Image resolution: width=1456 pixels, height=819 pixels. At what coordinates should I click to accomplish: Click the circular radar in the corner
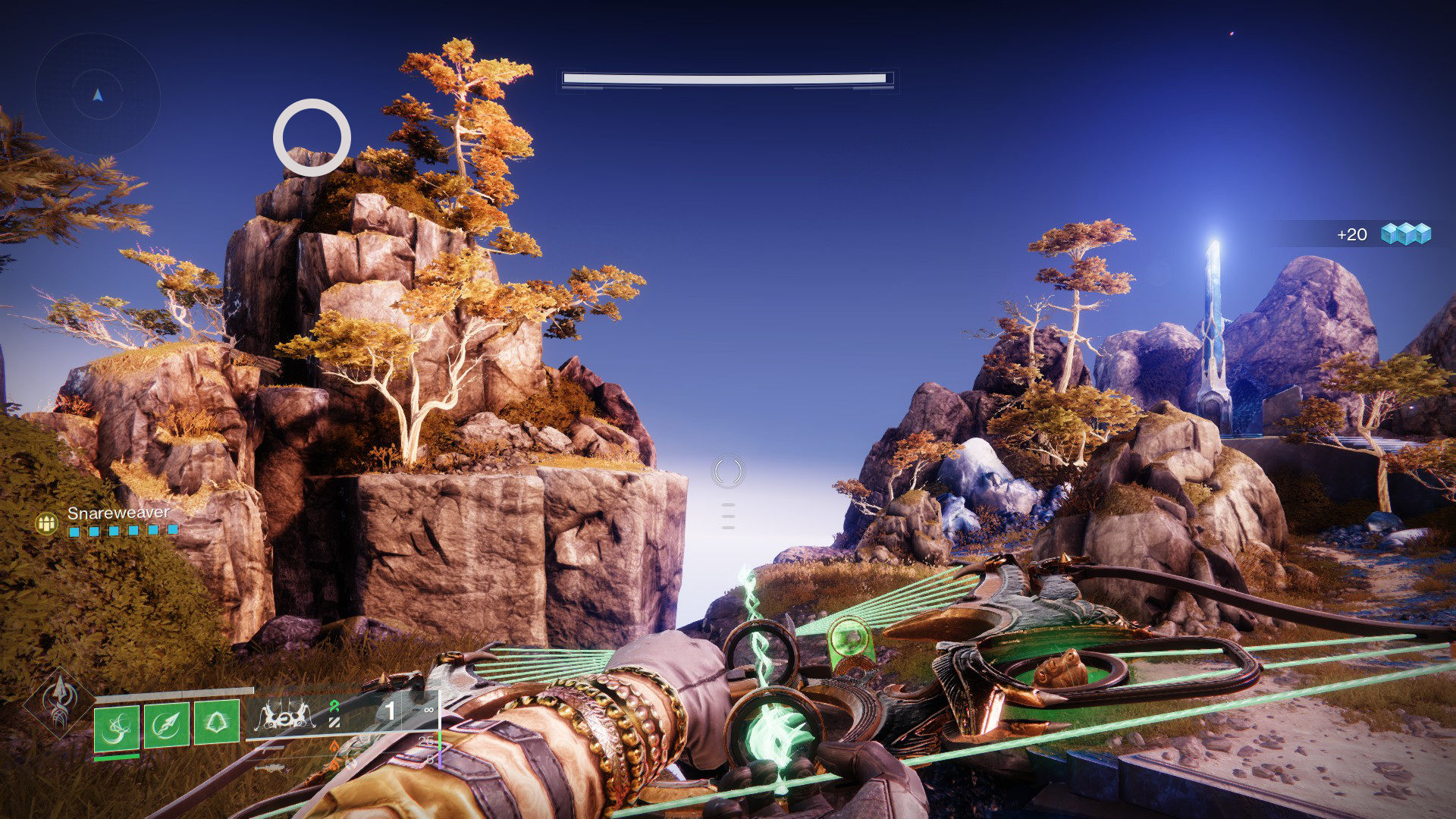tap(97, 96)
